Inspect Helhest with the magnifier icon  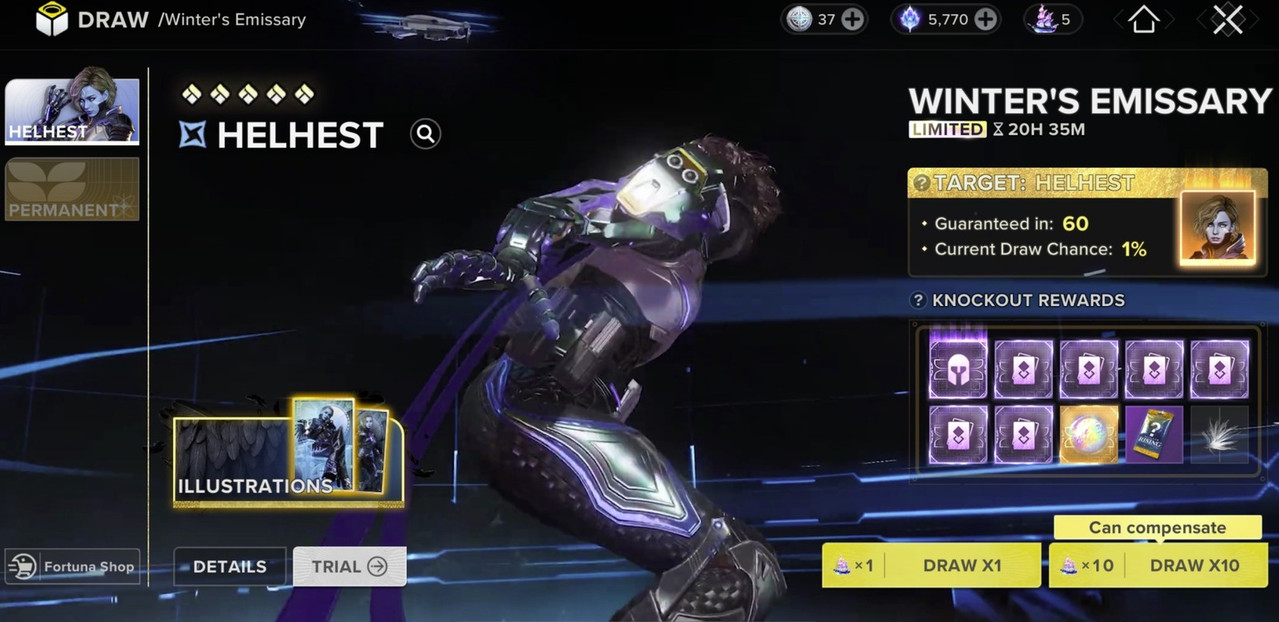point(425,134)
